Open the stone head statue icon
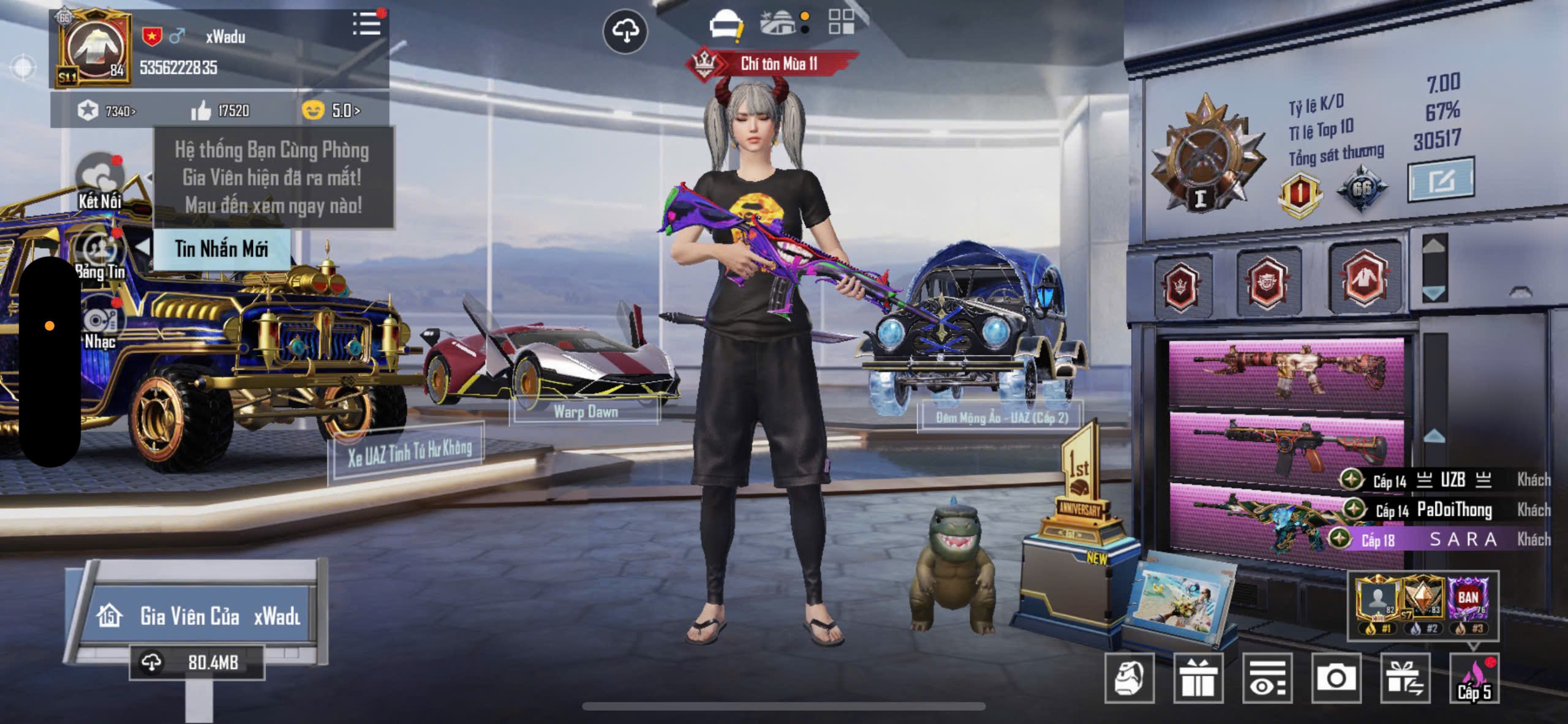 (x=1129, y=678)
